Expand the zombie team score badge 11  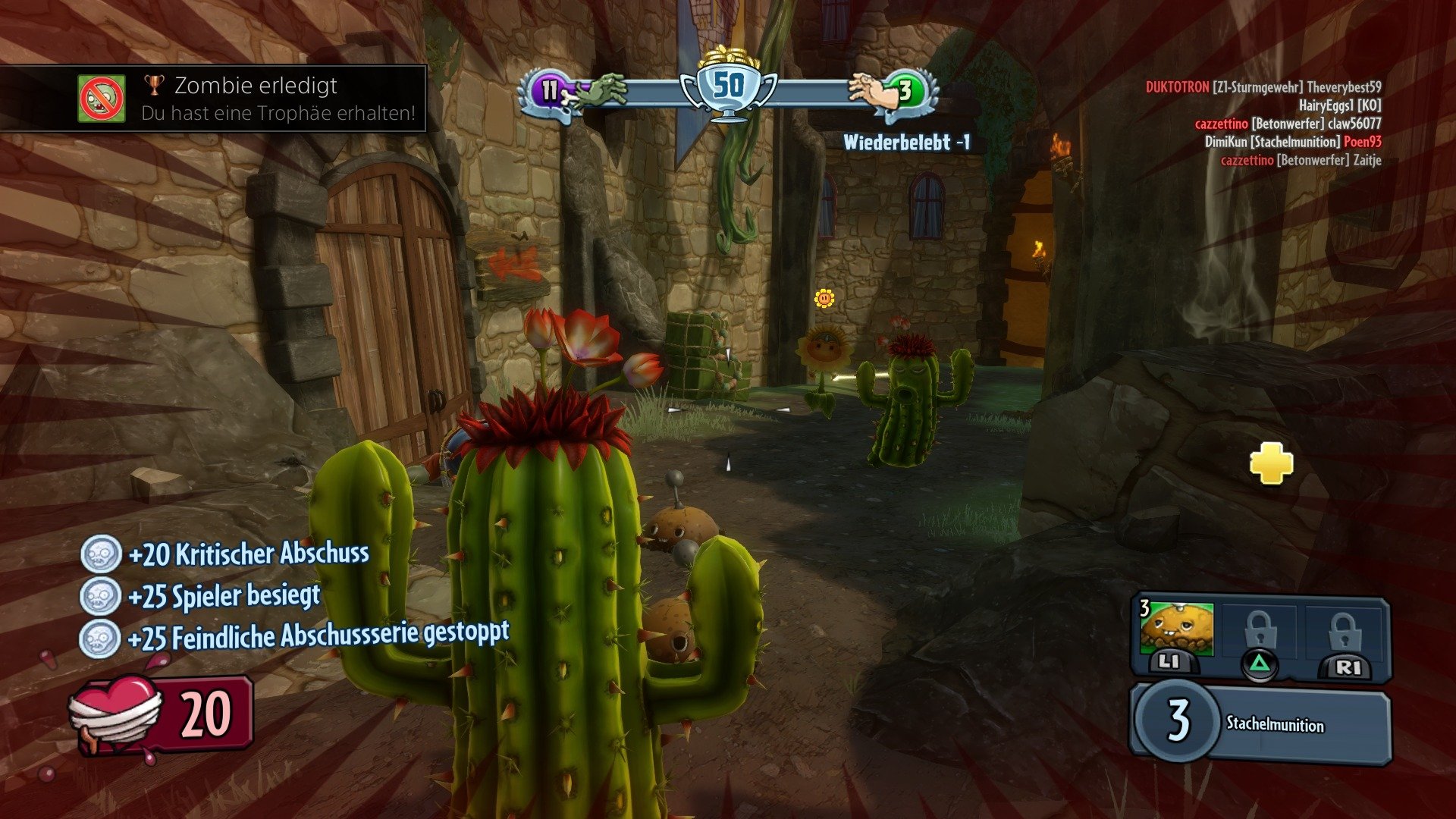[x=548, y=89]
